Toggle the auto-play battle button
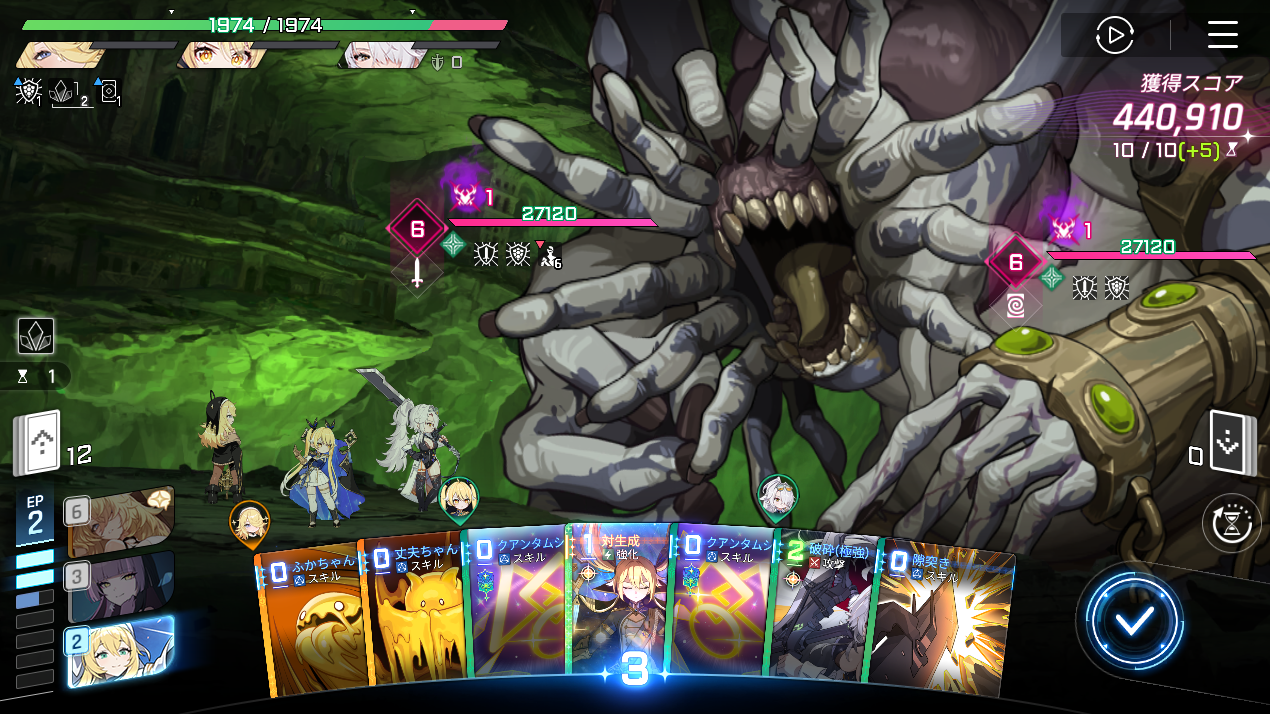This screenshot has width=1270, height=714. [x=1114, y=36]
